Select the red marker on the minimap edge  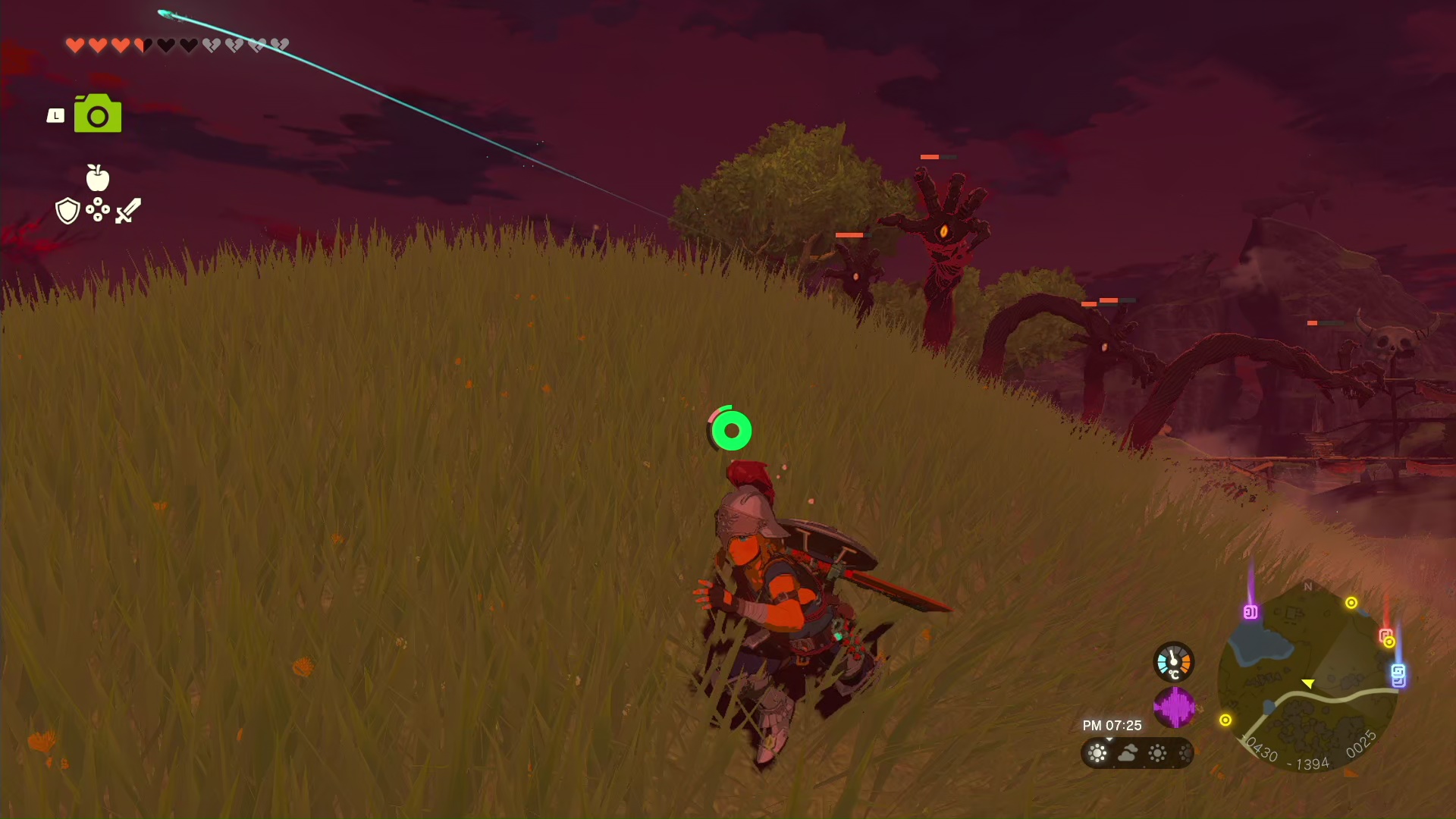coord(1385,635)
